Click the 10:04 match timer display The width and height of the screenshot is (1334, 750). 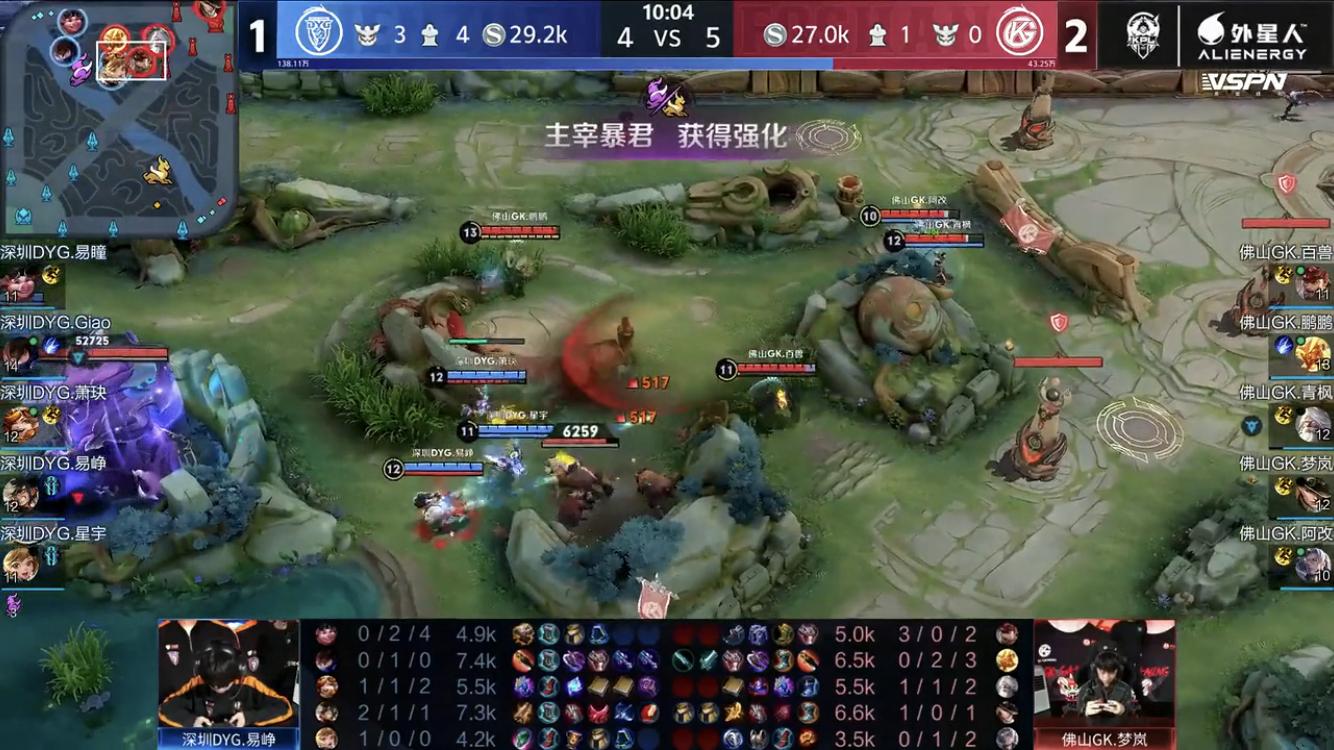point(667,15)
